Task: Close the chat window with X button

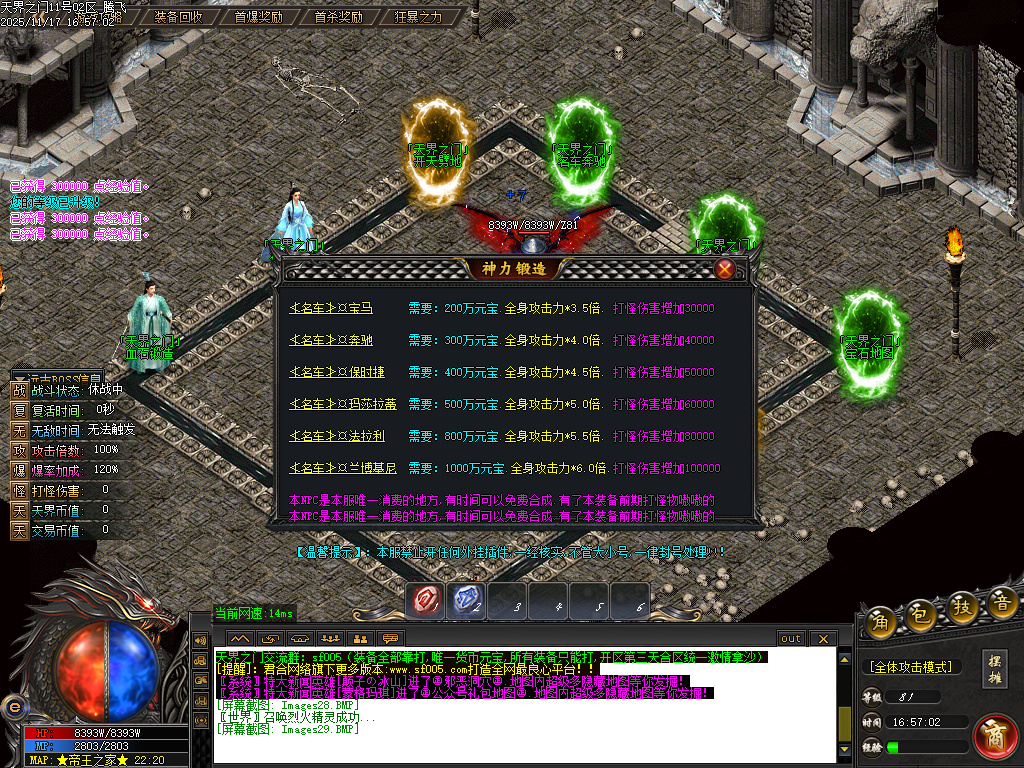Action: (x=822, y=638)
